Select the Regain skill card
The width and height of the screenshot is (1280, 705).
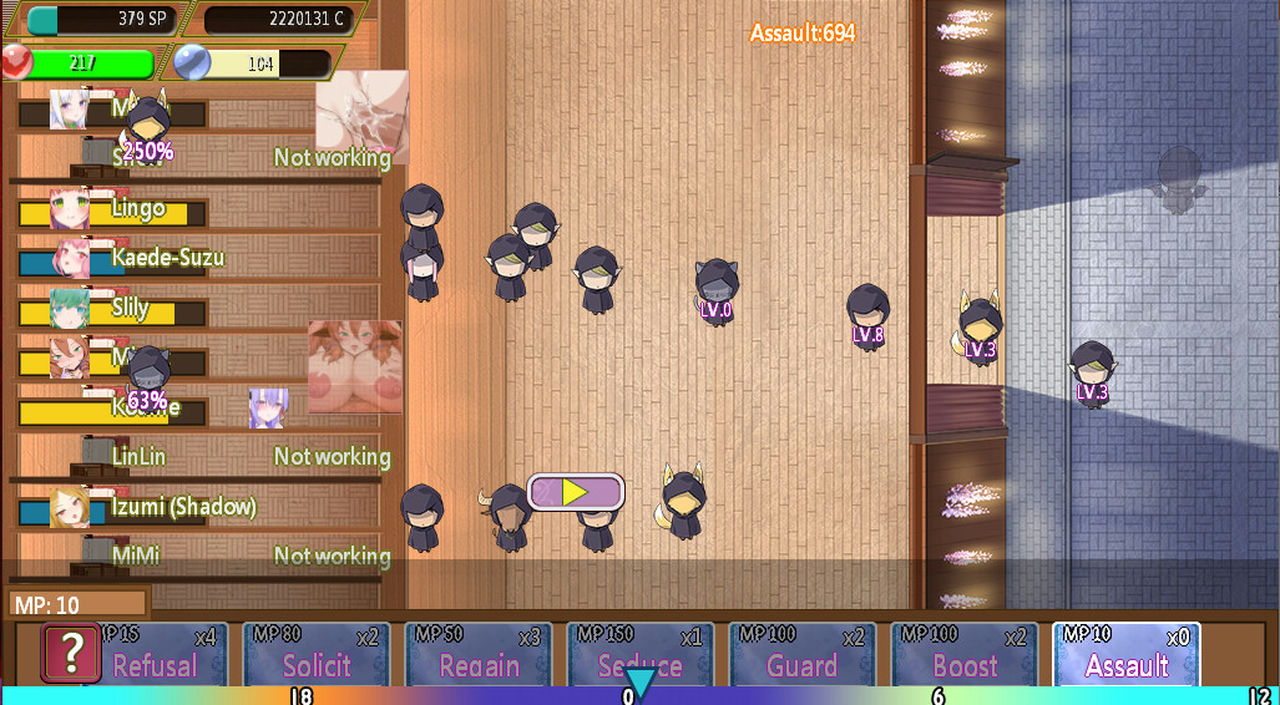478,654
